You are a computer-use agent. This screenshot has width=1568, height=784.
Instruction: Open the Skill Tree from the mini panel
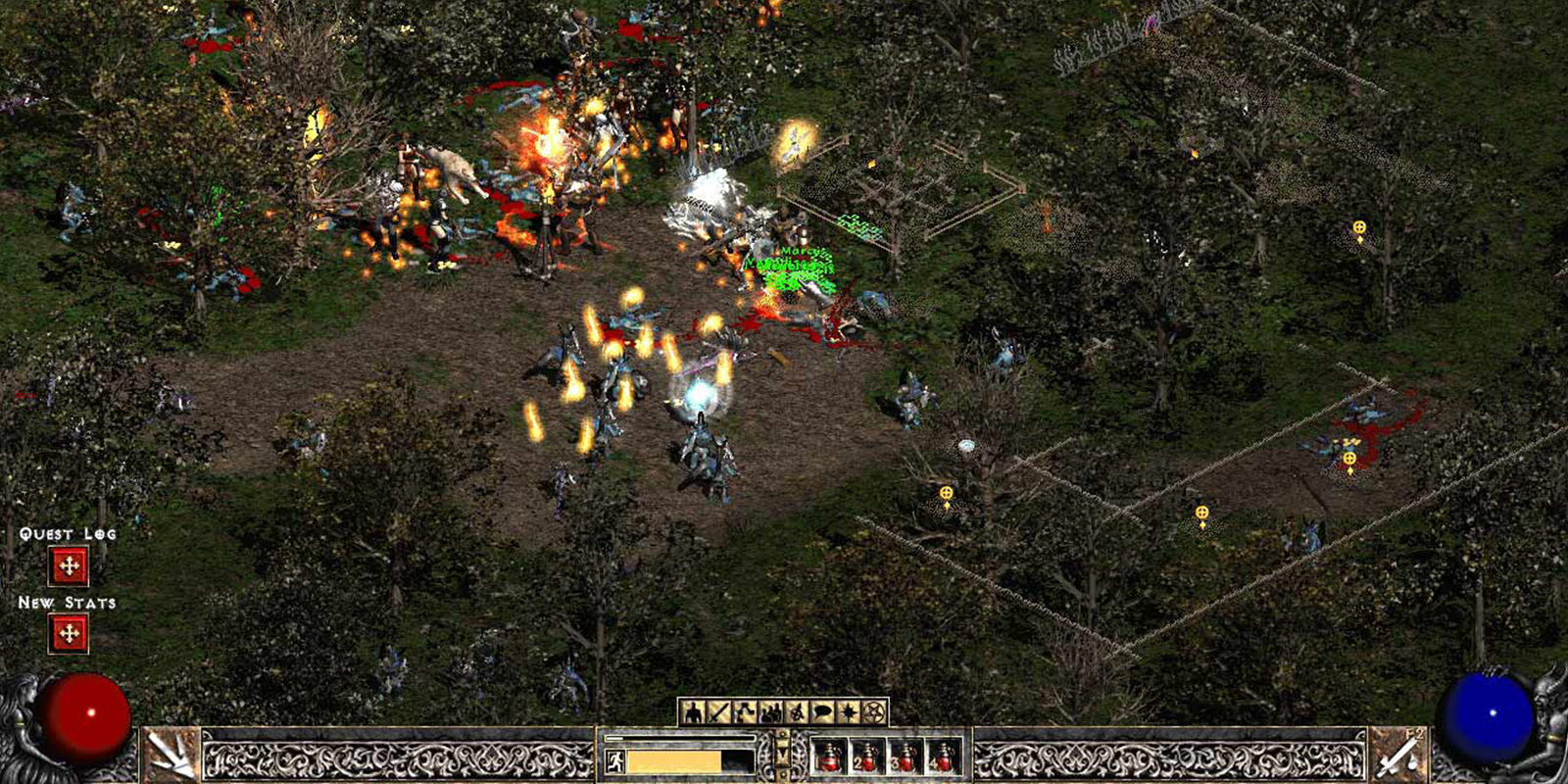(x=746, y=711)
